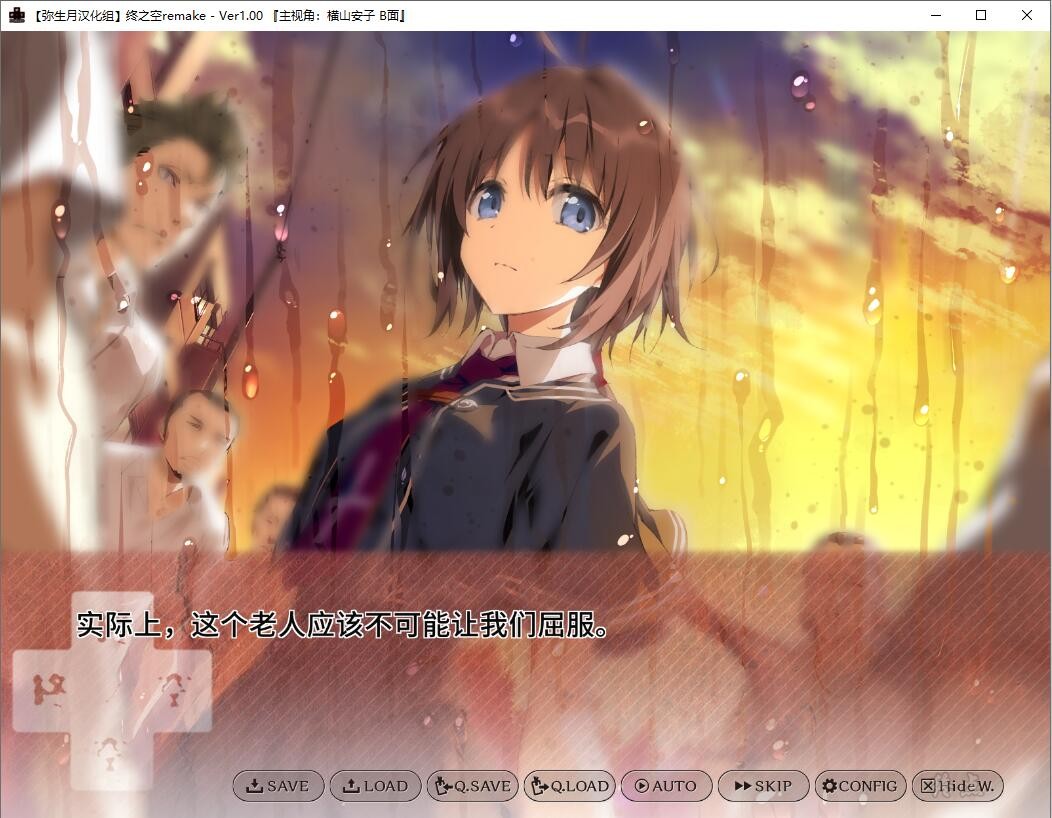
Task: Open the CONFIG settings
Action: [860, 786]
